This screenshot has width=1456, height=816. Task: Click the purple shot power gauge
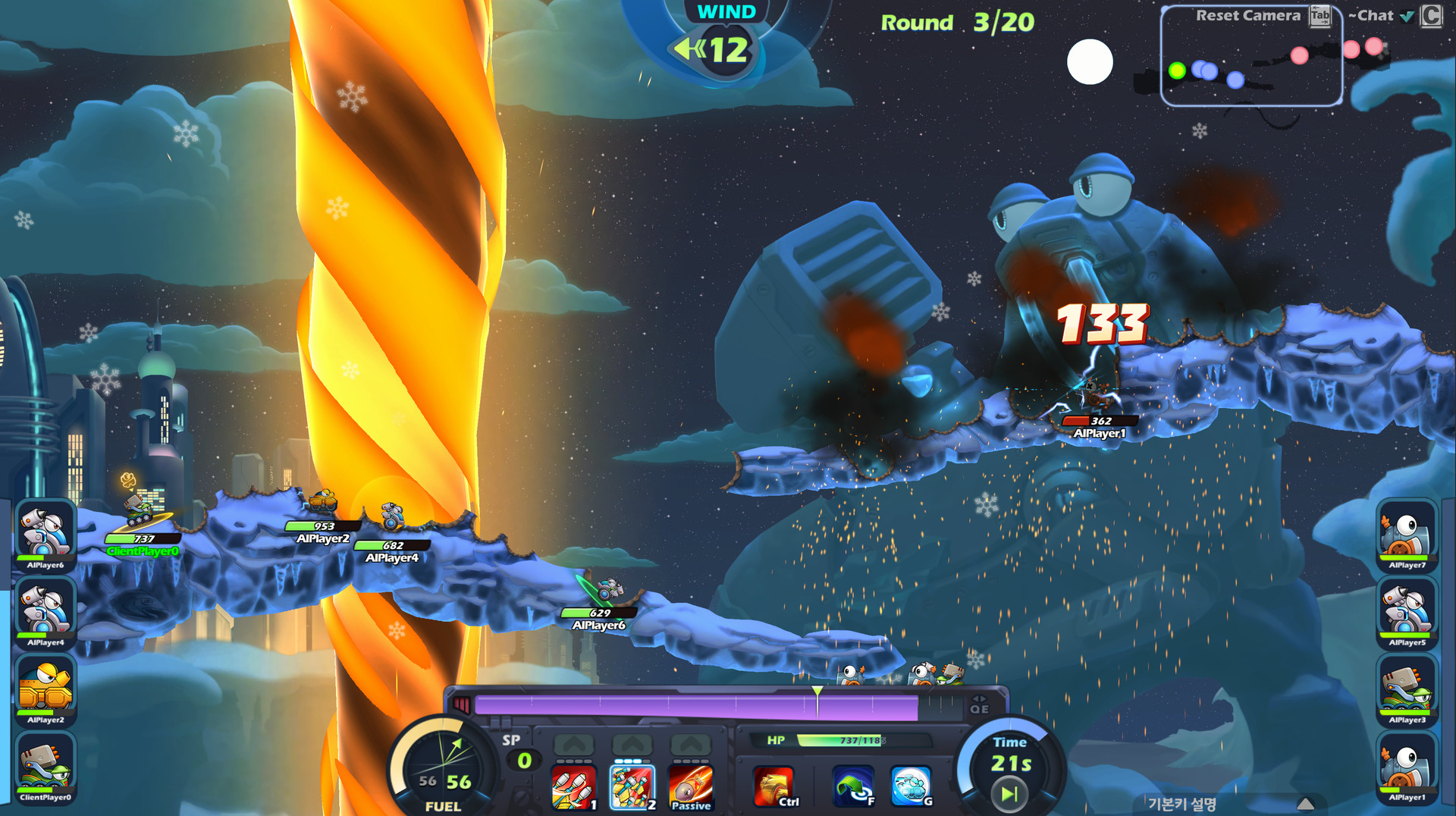[x=695, y=707]
